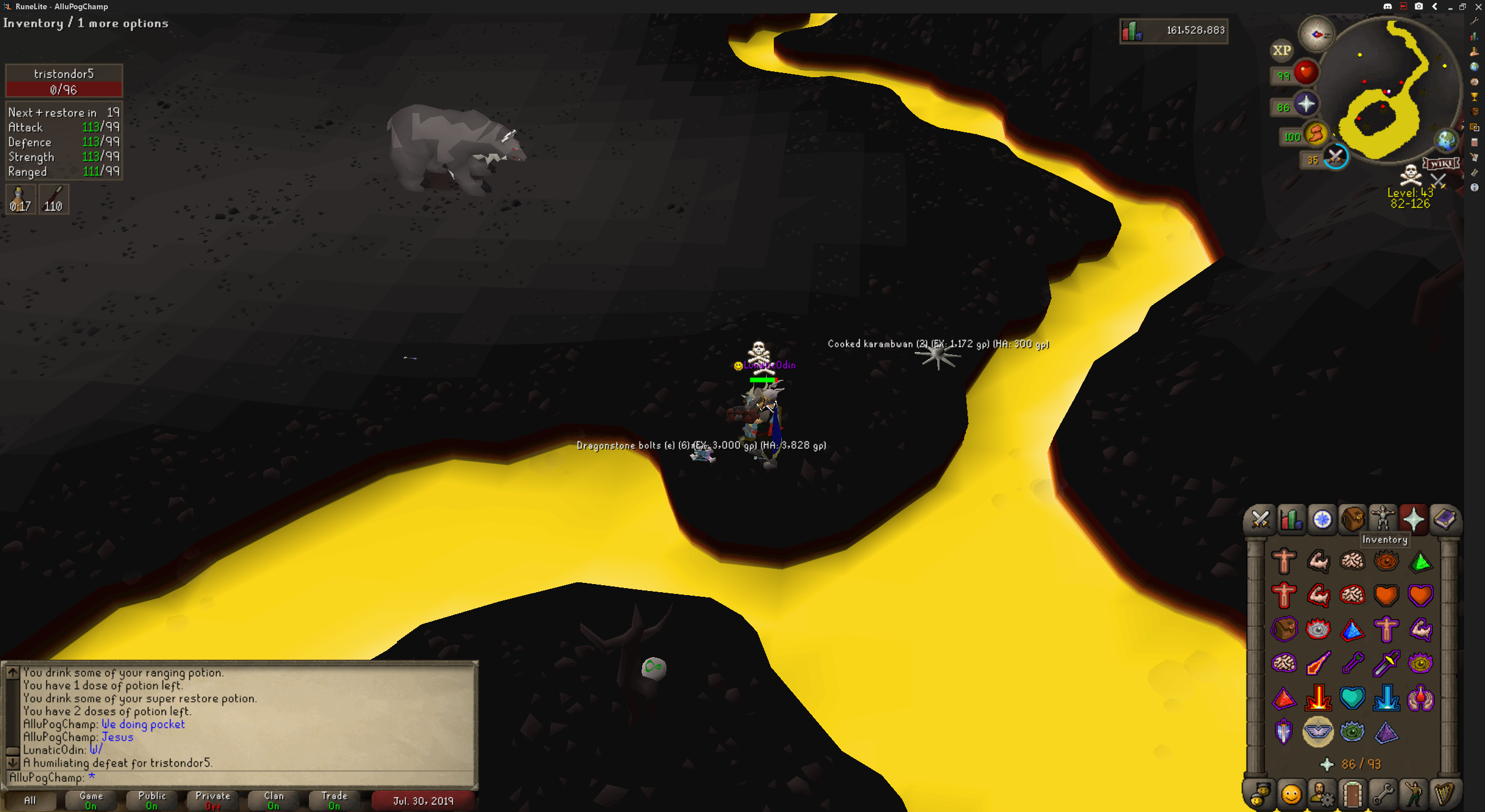
Task: Toggle the XP drops button
Action: 1282,50
